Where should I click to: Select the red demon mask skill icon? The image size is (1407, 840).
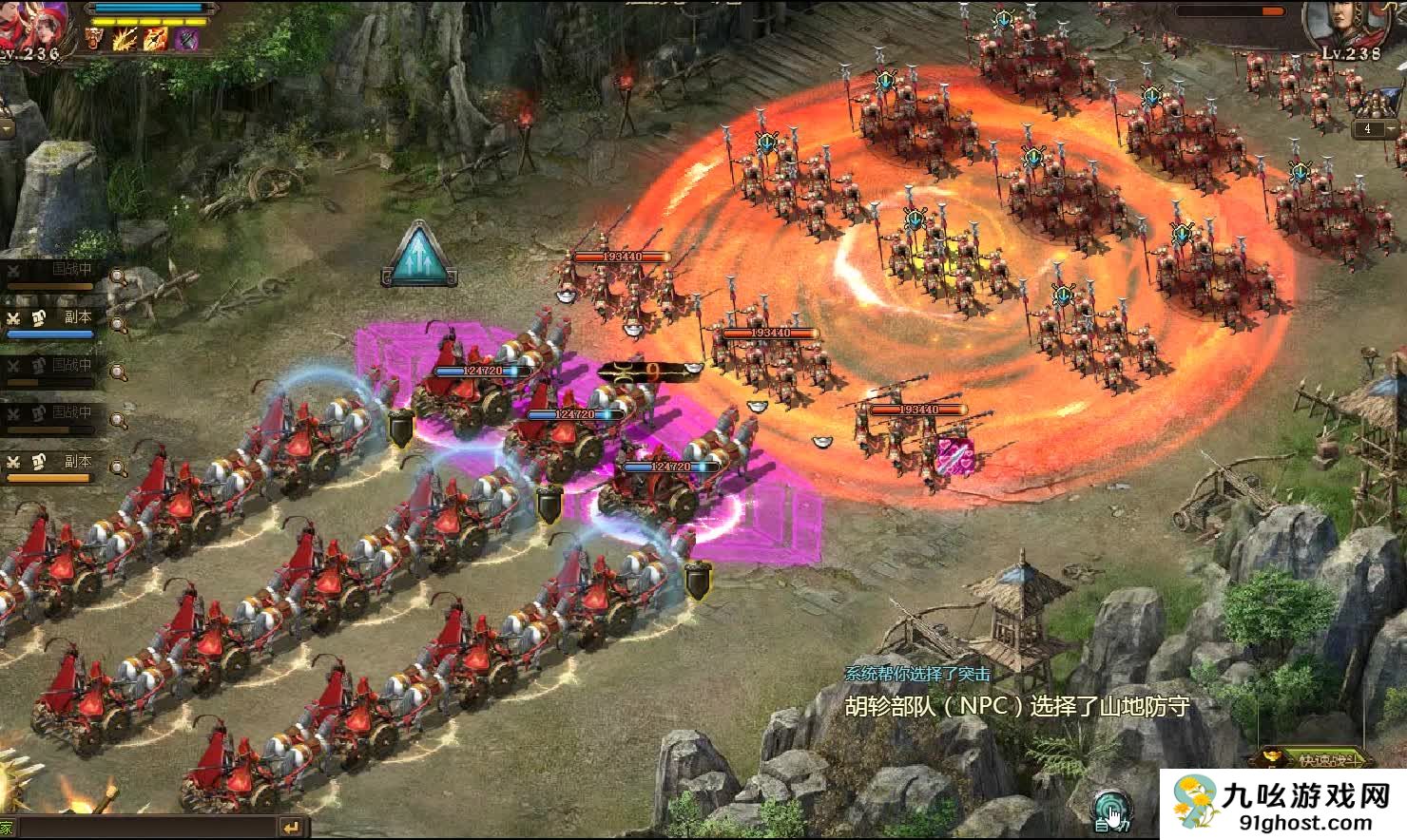tap(95, 39)
